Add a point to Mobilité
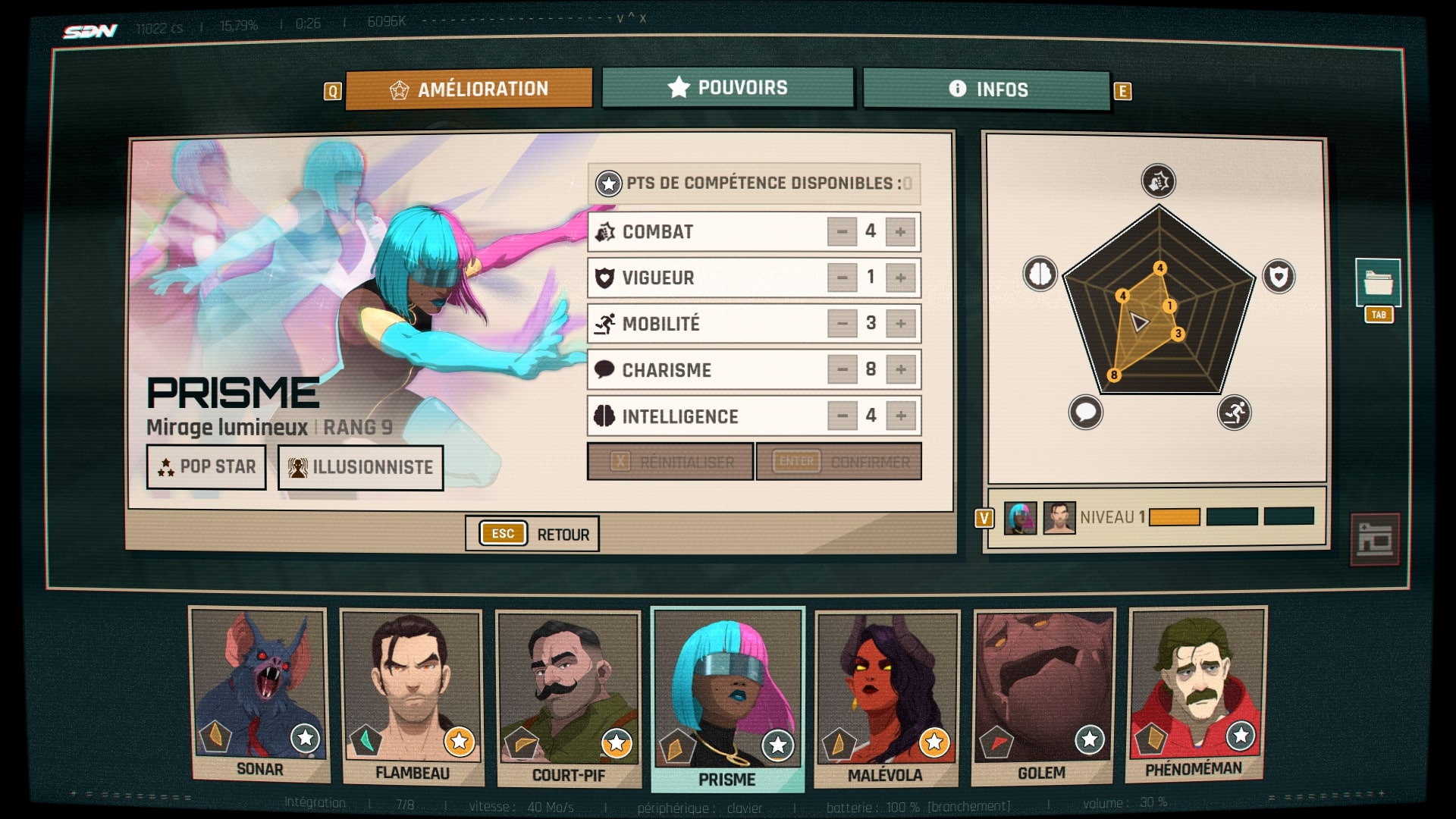Screen dimensions: 1456x819 click(x=900, y=324)
